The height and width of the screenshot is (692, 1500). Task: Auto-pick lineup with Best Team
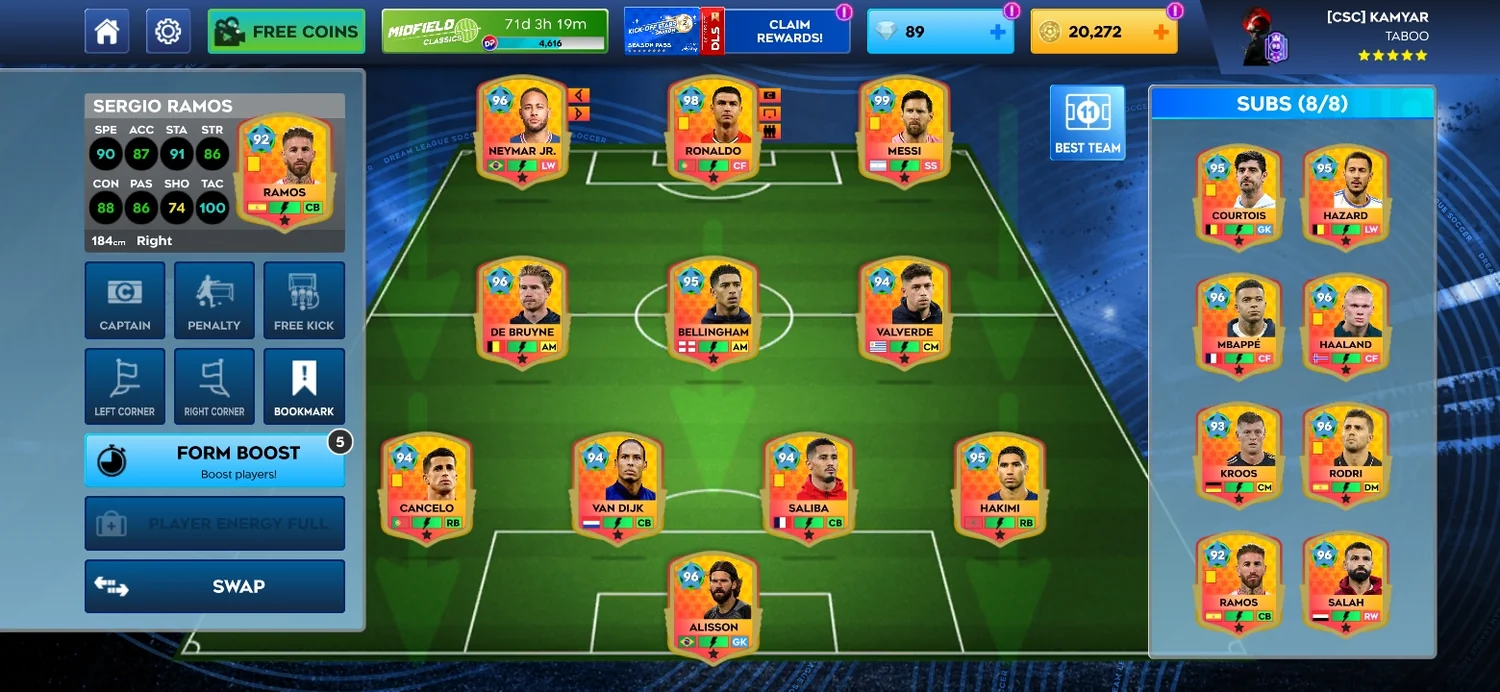pyautogui.click(x=1087, y=122)
